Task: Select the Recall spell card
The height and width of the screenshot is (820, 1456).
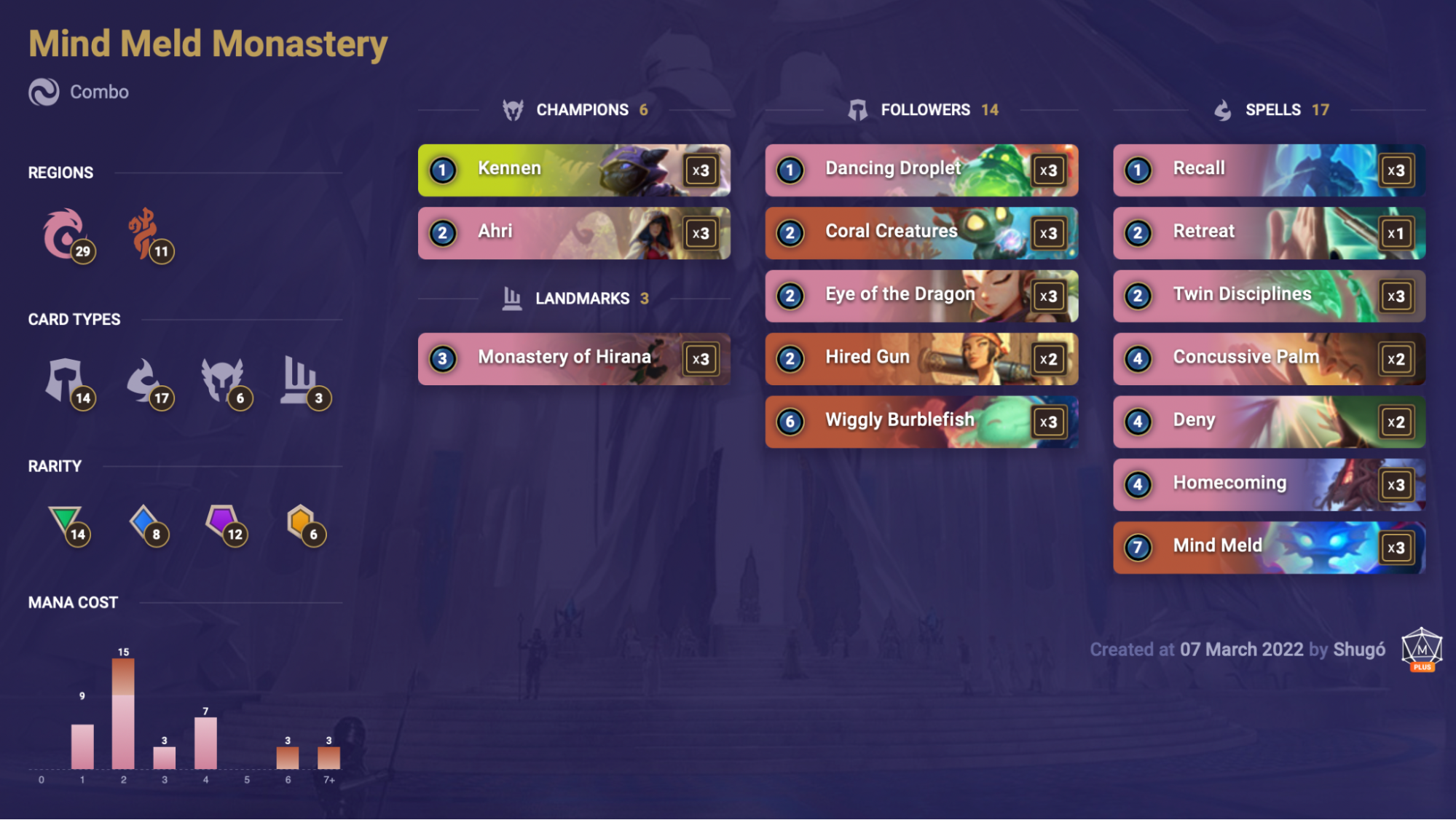Action: click(1268, 170)
